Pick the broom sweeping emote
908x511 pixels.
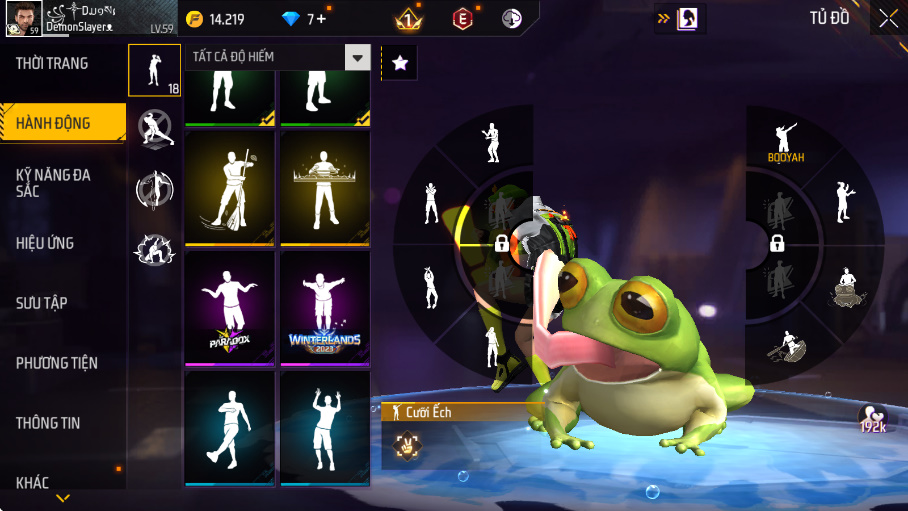230,188
